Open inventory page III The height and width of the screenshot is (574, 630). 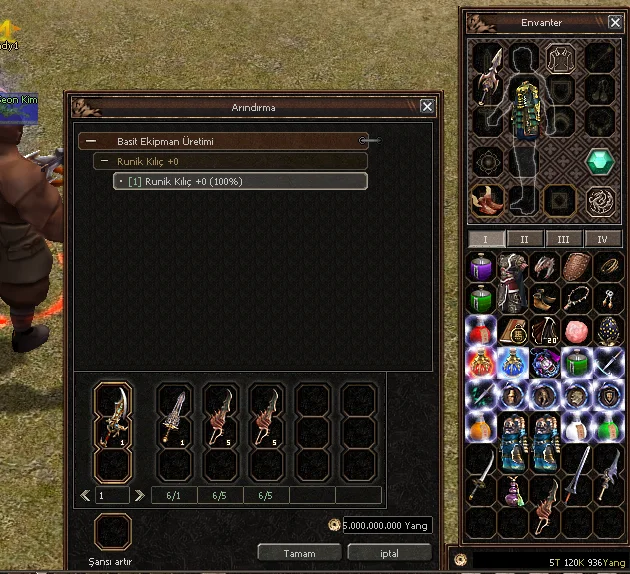pos(563,239)
